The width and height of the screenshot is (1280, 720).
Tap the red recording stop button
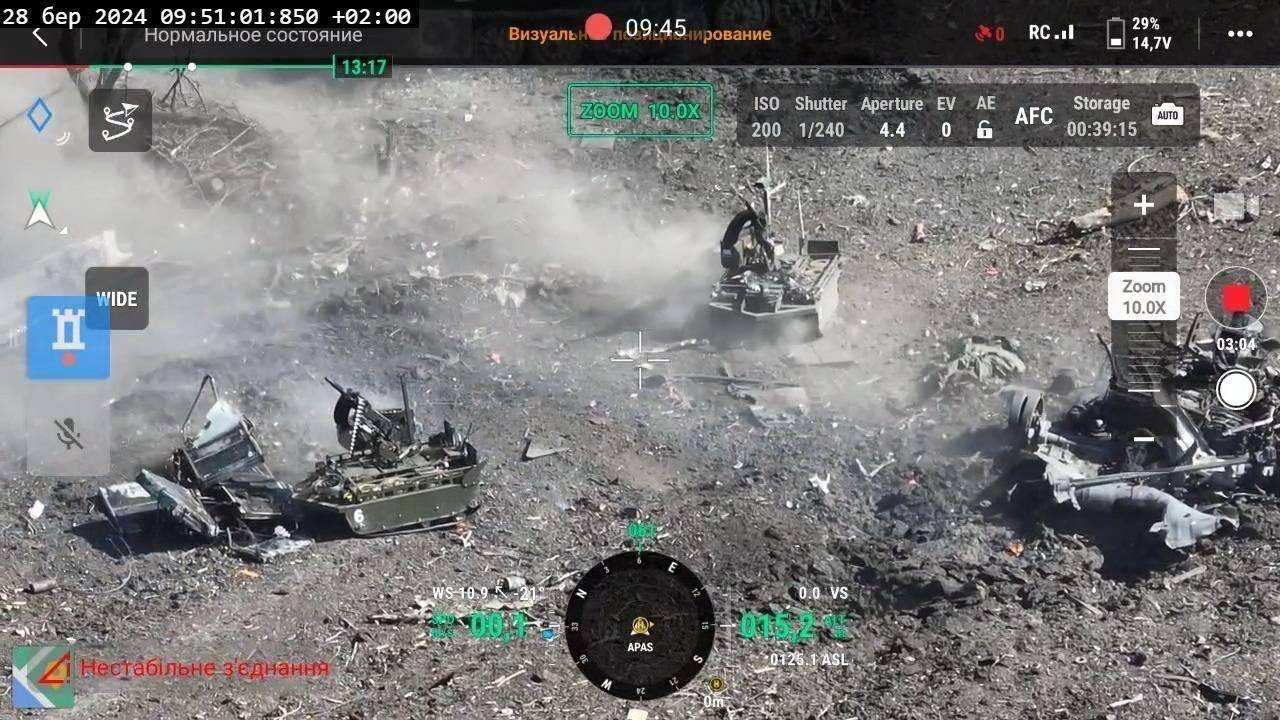pos(1237,297)
